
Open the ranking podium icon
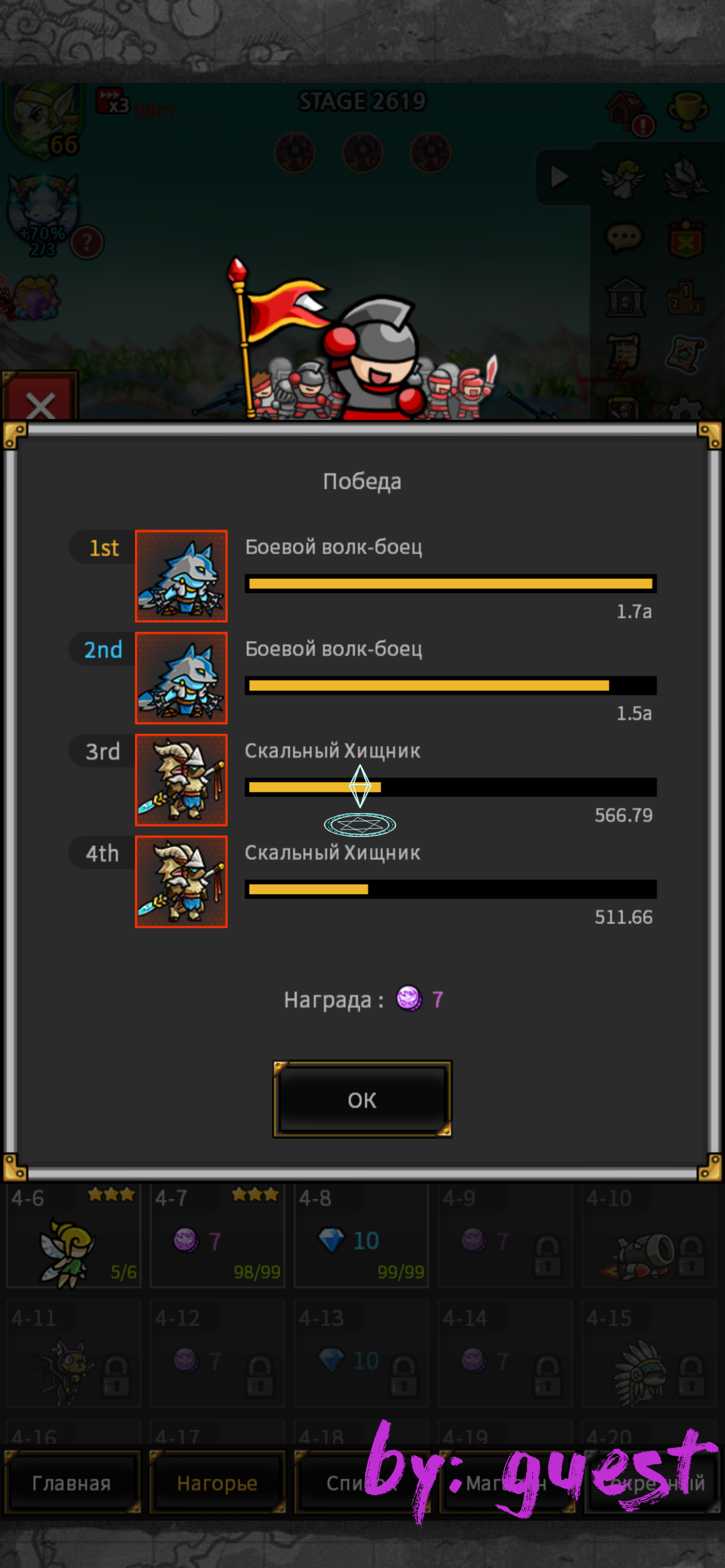pyautogui.click(x=686, y=297)
